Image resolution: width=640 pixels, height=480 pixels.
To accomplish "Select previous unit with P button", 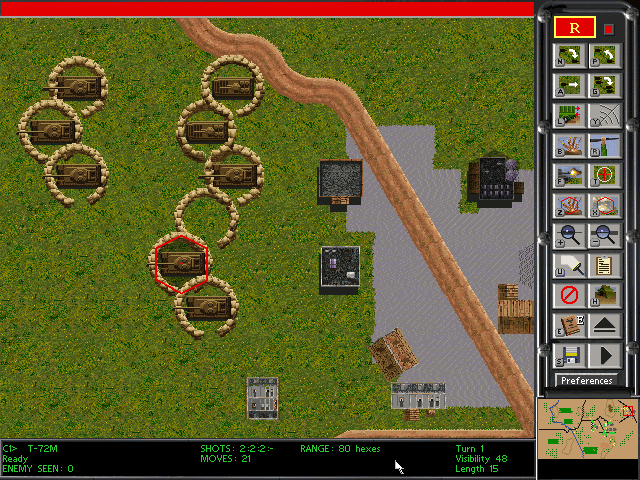I will click(603, 56).
